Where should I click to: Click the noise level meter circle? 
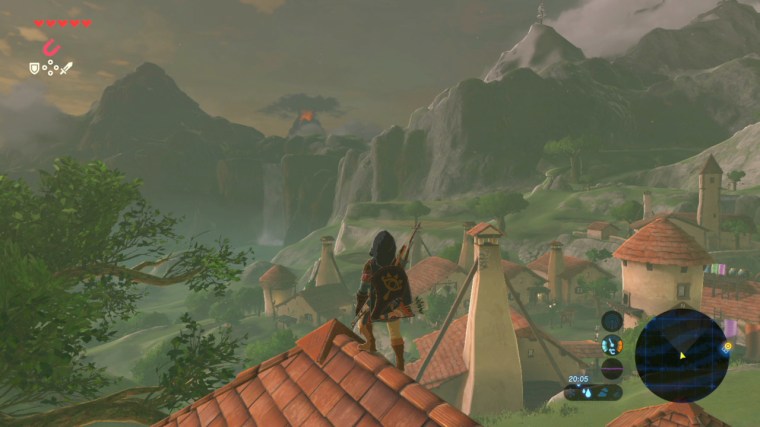[x=611, y=369]
